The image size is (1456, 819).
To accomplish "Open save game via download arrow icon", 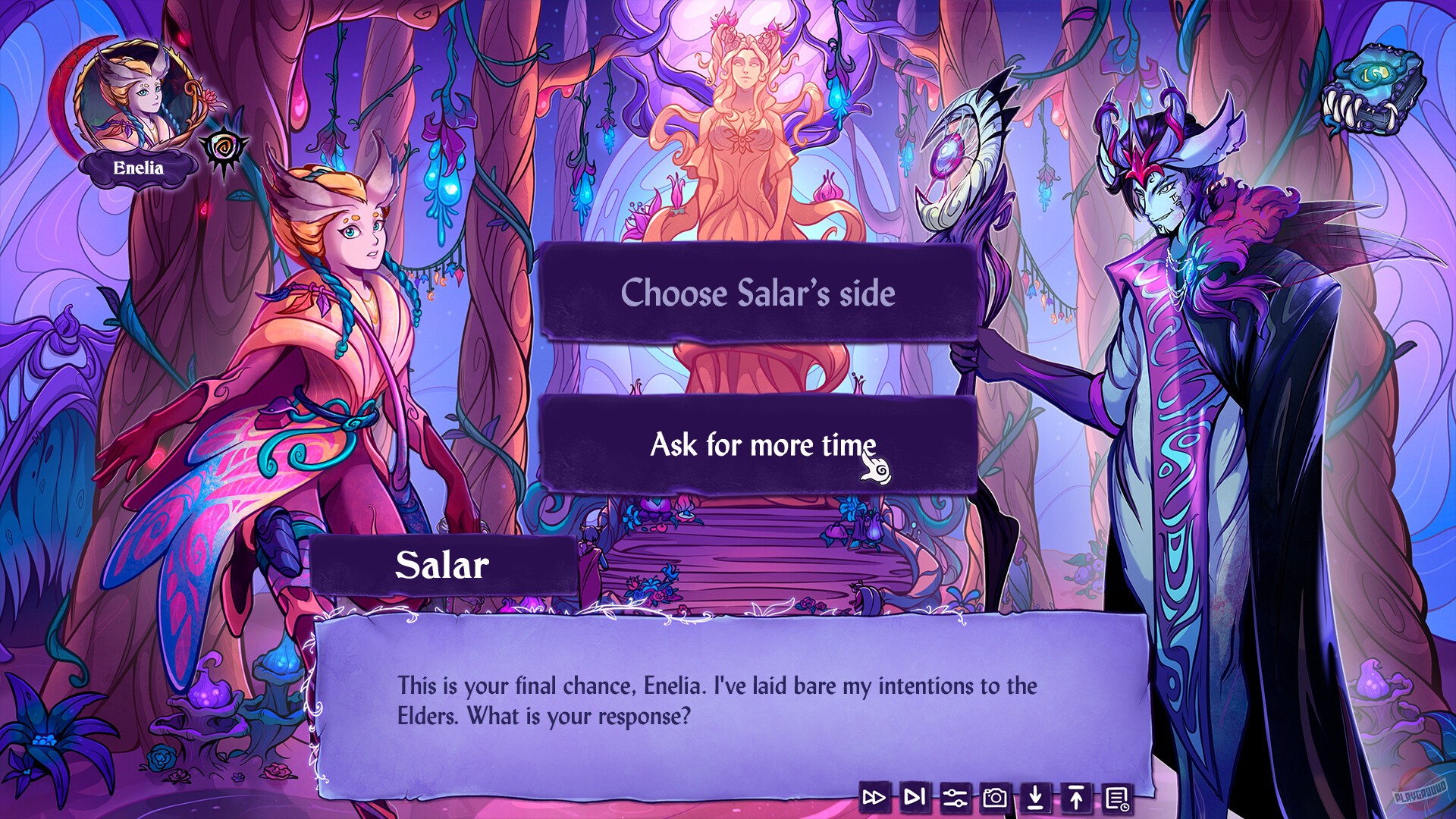I will click(1035, 797).
